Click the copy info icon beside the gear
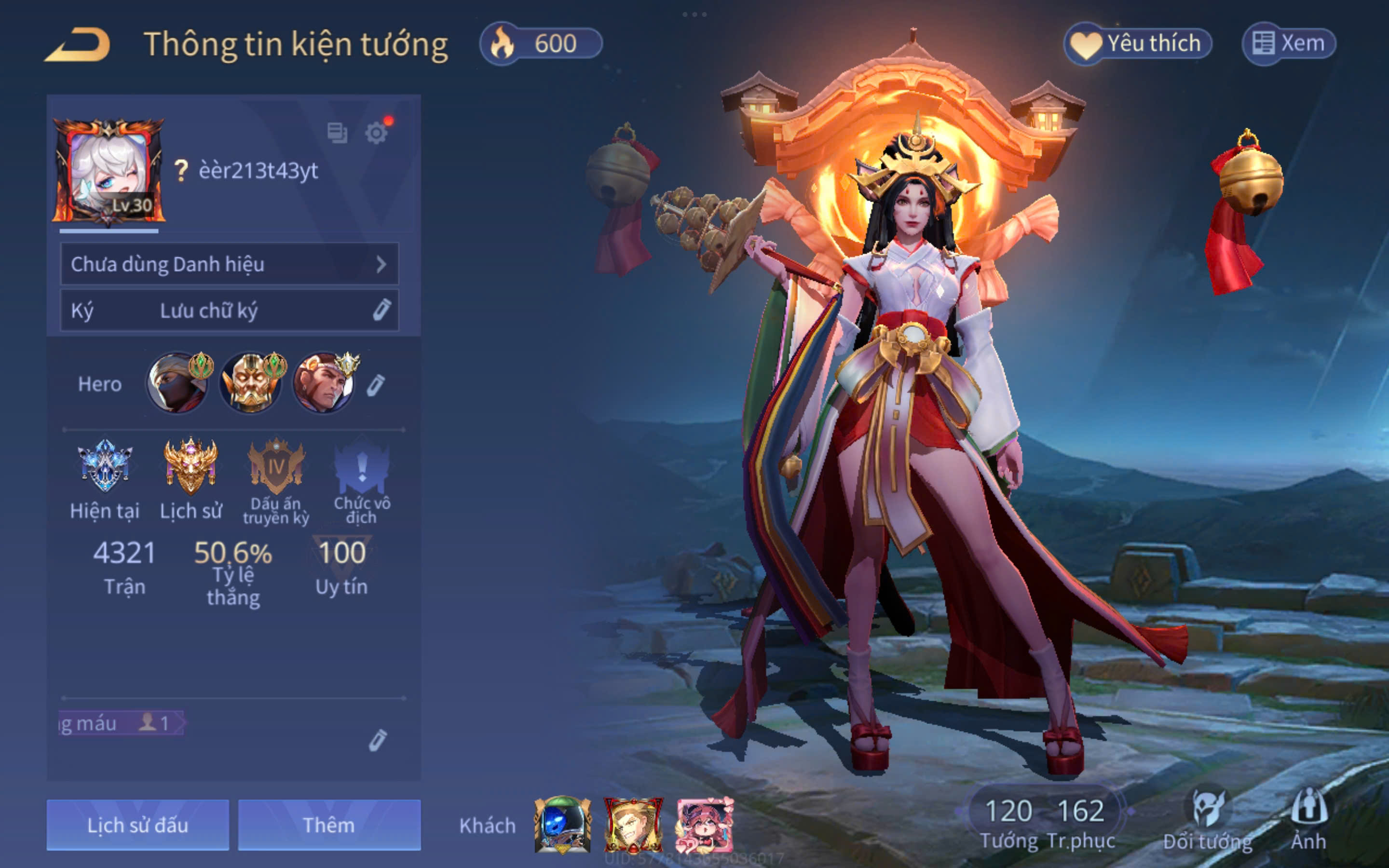1389x868 pixels. click(x=337, y=133)
